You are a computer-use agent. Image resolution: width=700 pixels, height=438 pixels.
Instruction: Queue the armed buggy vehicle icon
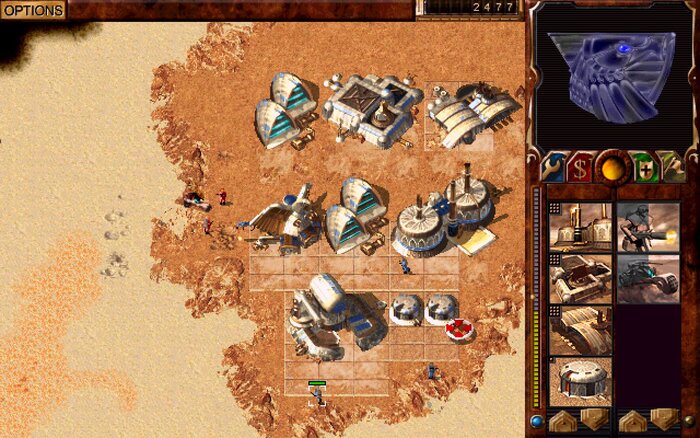click(x=647, y=277)
